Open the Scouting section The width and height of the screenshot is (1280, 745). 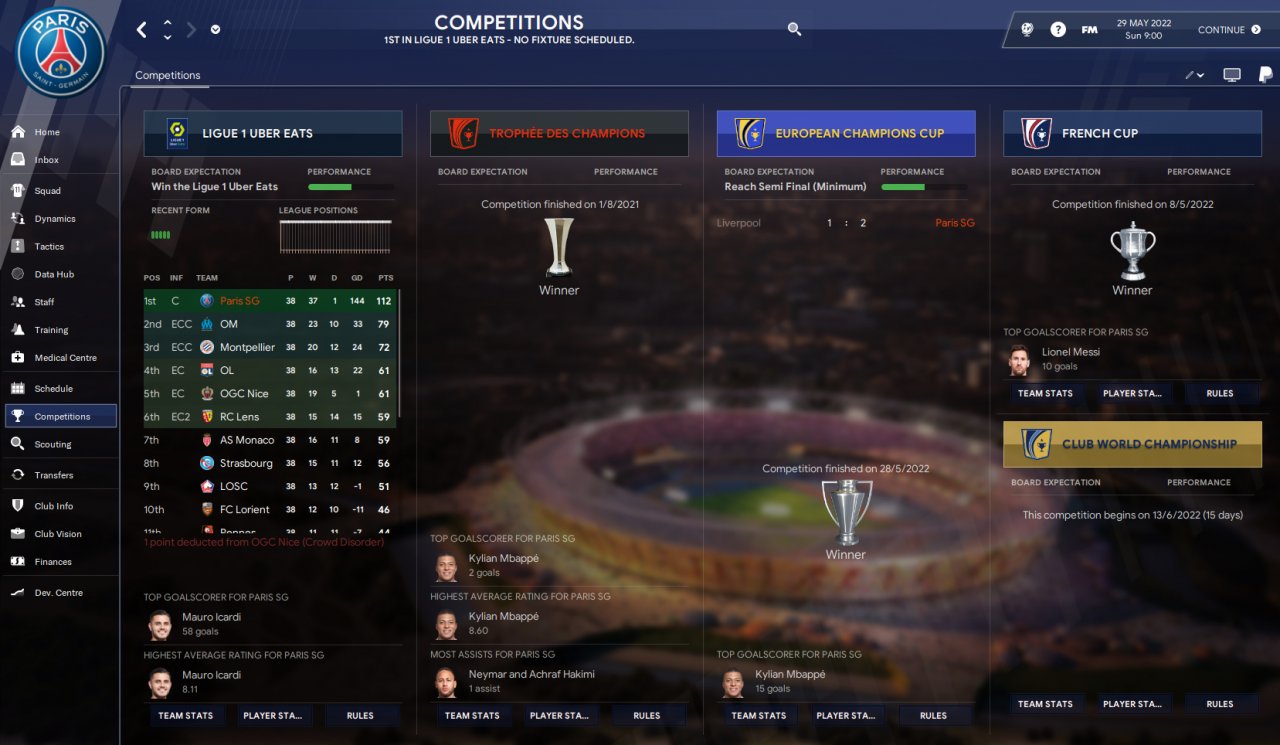(53, 444)
